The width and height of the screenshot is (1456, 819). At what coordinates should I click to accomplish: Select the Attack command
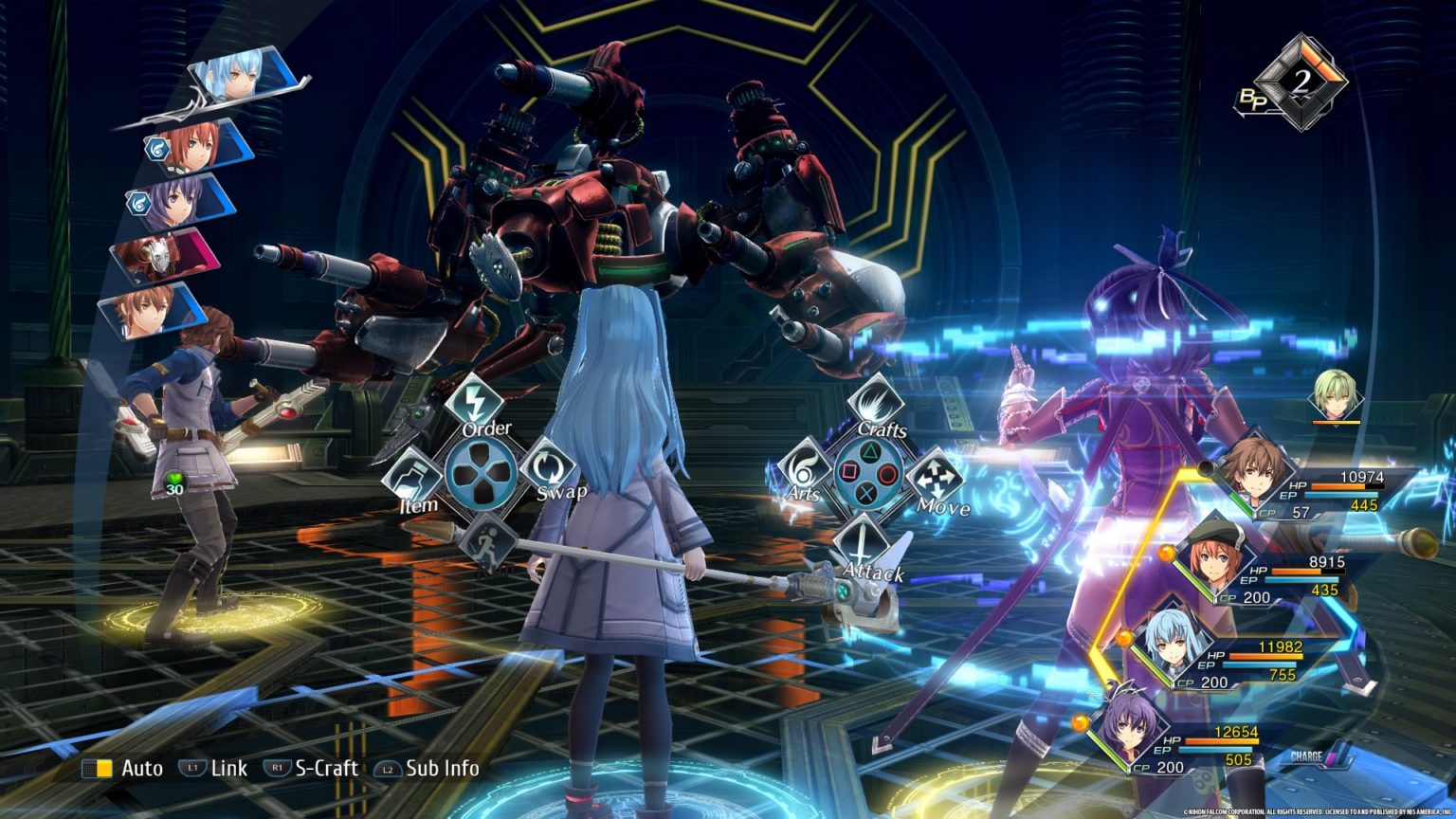pyautogui.click(x=861, y=545)
